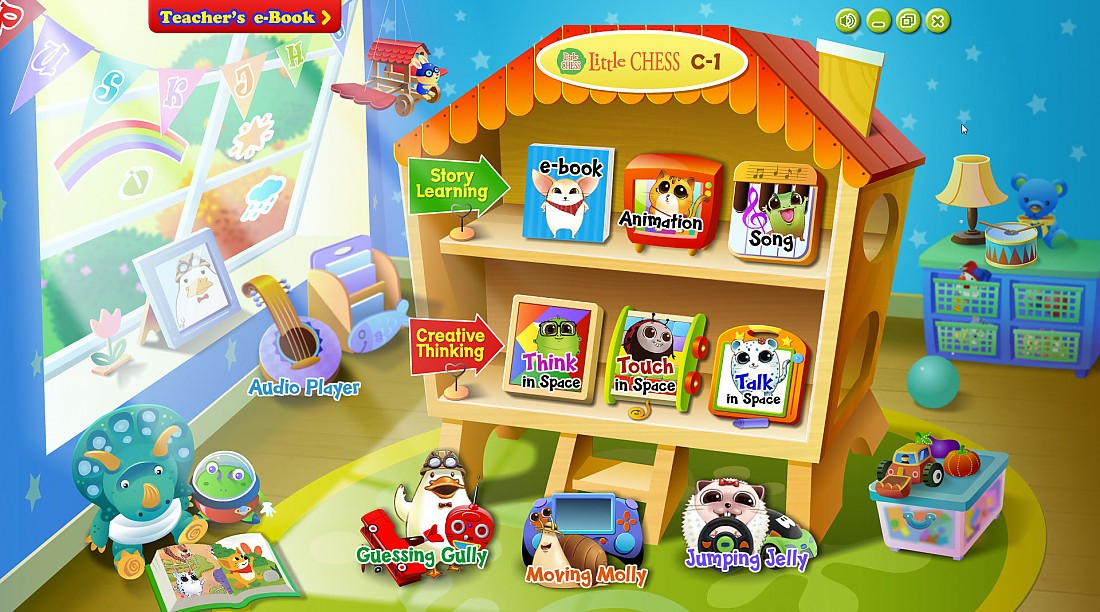Open the Teacher's e-Book
Viewport: 1100px width, 612px height.
click(x=244, y=17)
